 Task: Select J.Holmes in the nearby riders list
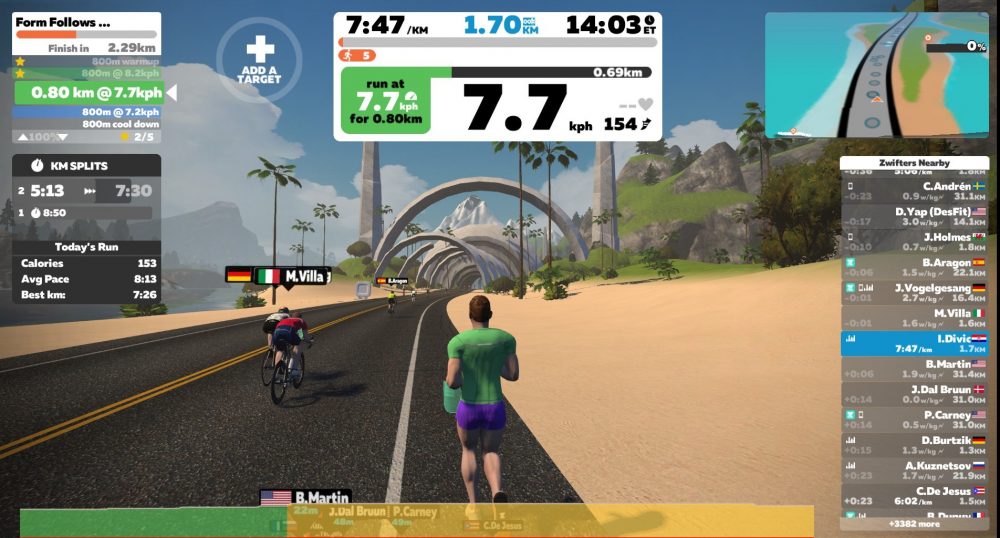click(x=913, y=242)
